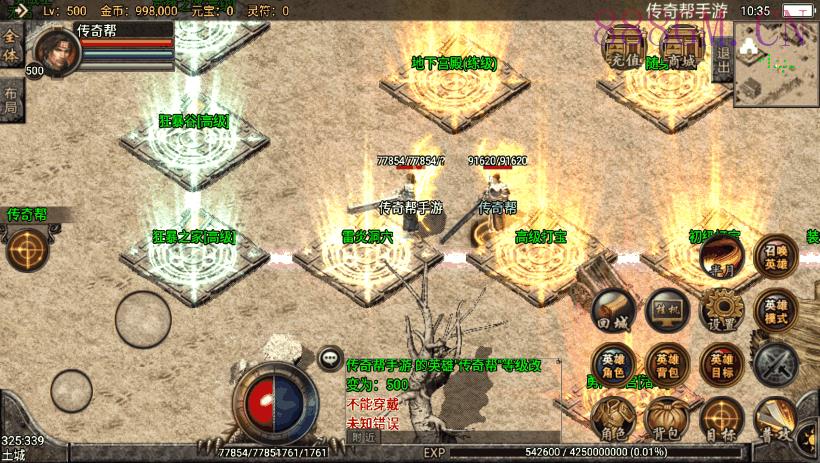
Task: Switch the 英雄模式 hero mode
Action: 776,311
